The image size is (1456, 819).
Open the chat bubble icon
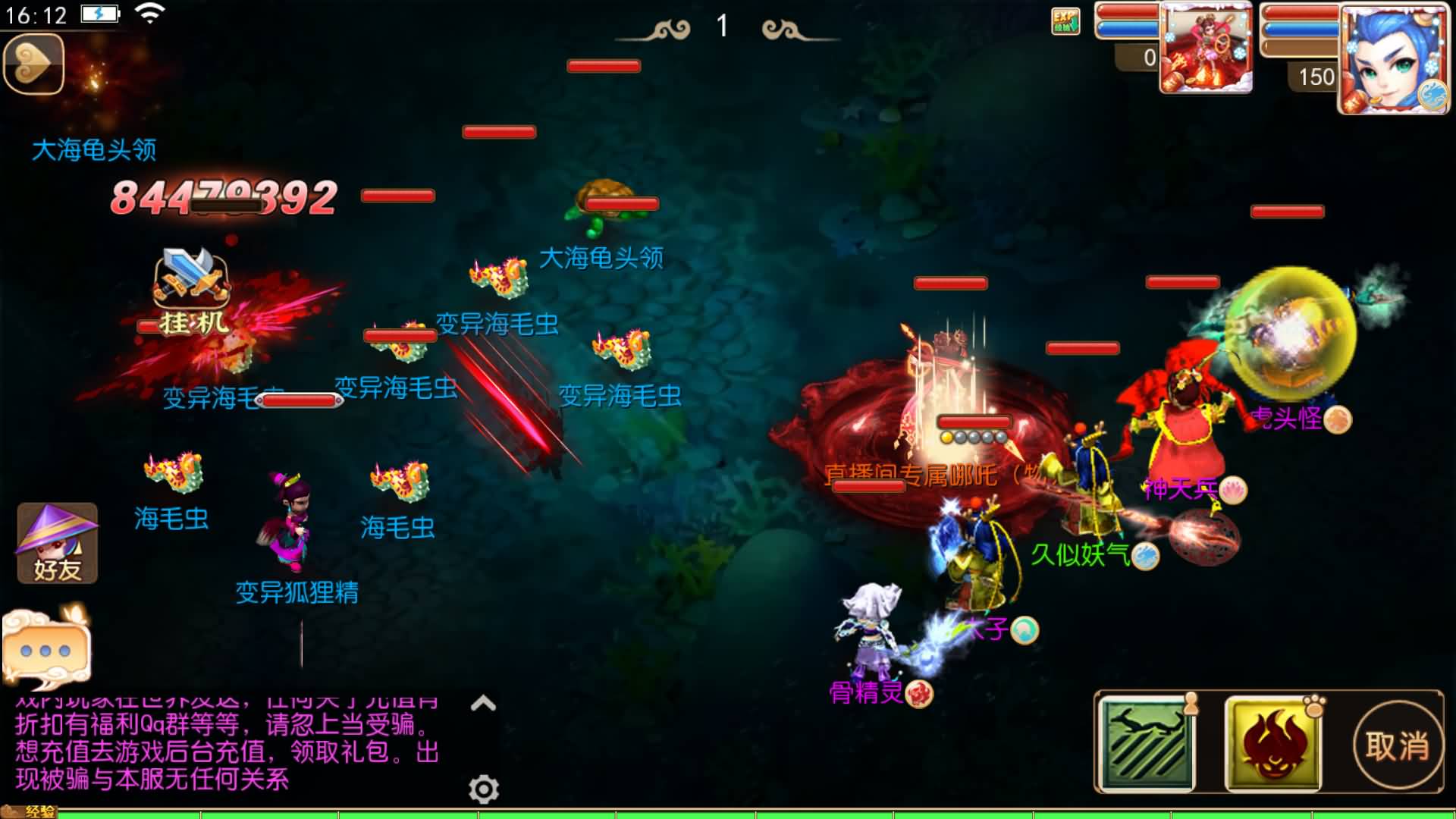point(45,647)
